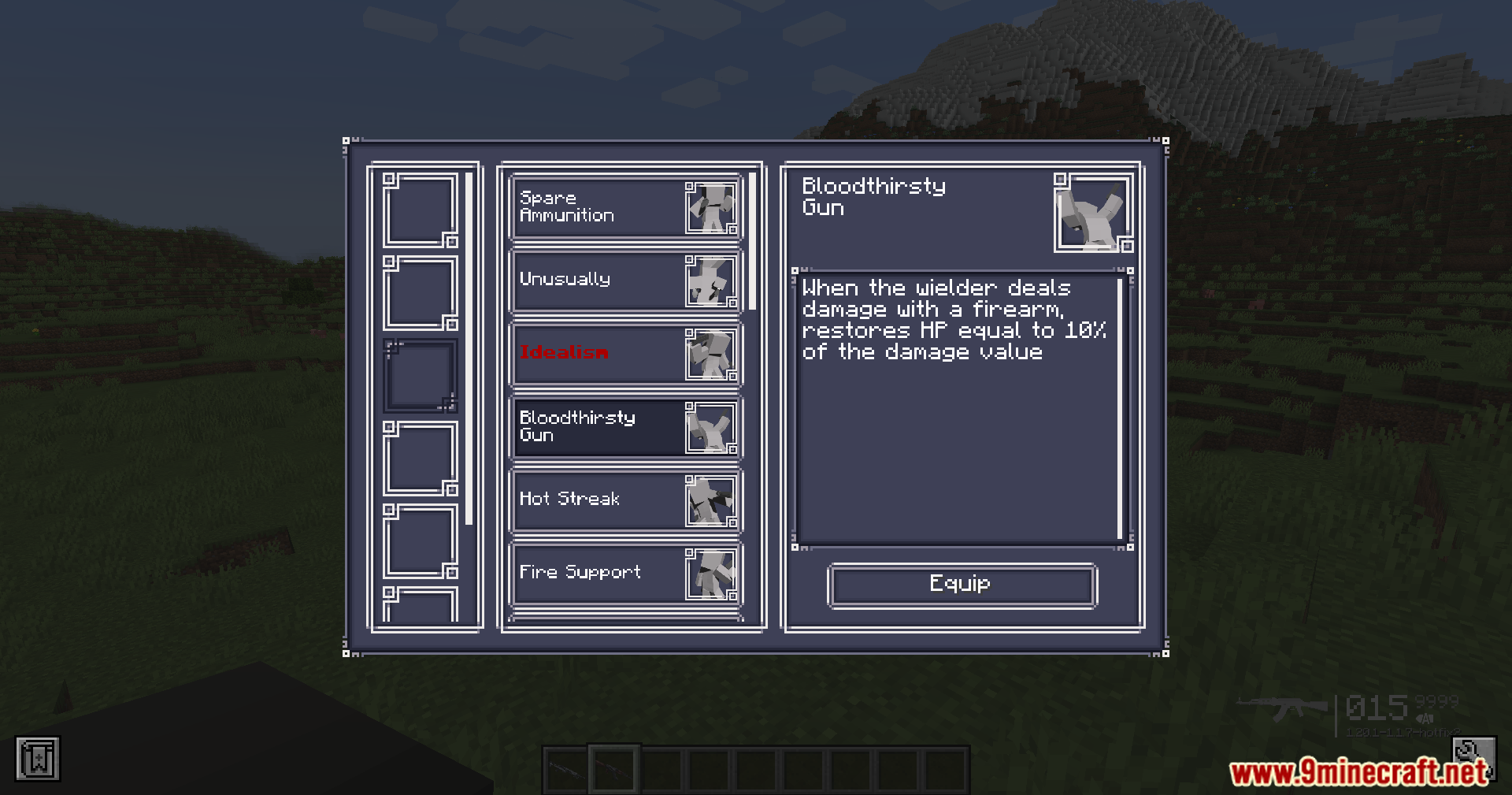This screenshot has height=795, width=1512.
Task: Click the Equip button
Action: pos(962,585)
